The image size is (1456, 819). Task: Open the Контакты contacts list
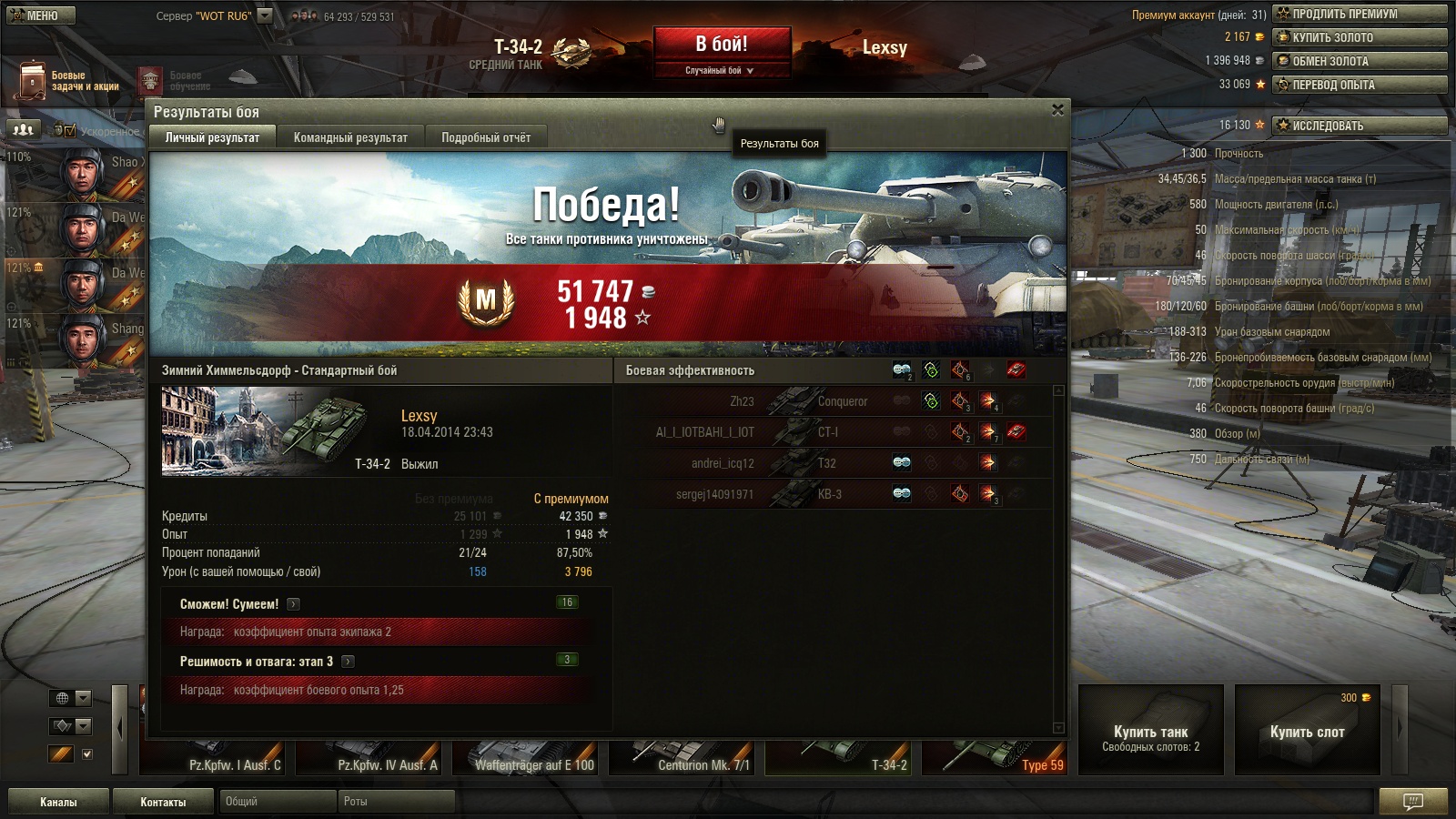point(163,802)
